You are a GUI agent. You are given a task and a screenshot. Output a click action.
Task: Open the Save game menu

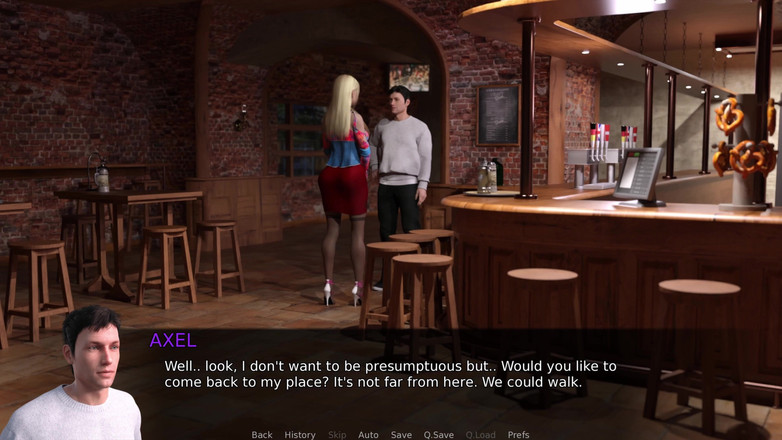point(401,435)
